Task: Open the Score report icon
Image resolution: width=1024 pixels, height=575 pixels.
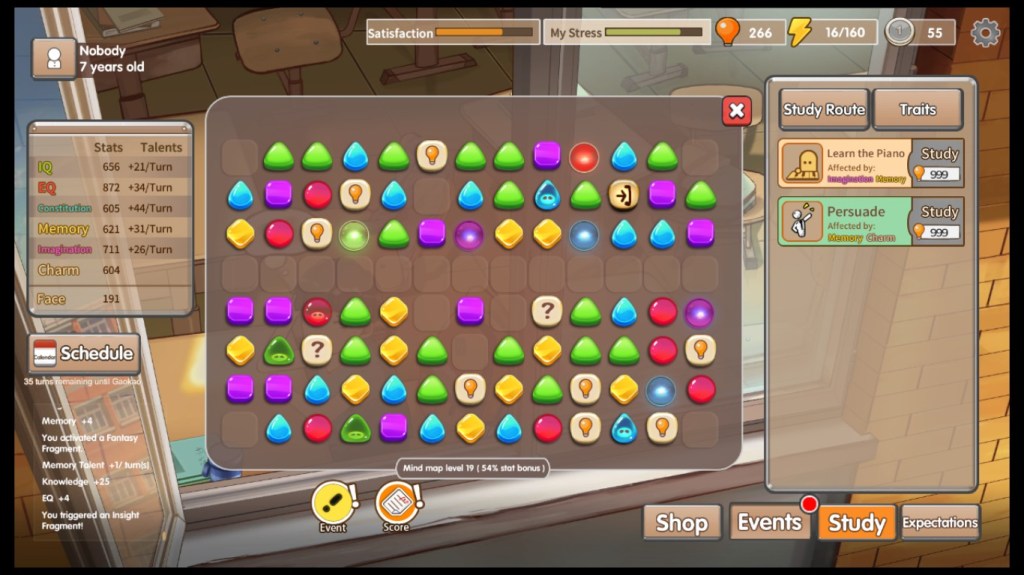Action: tap(397, 503)
